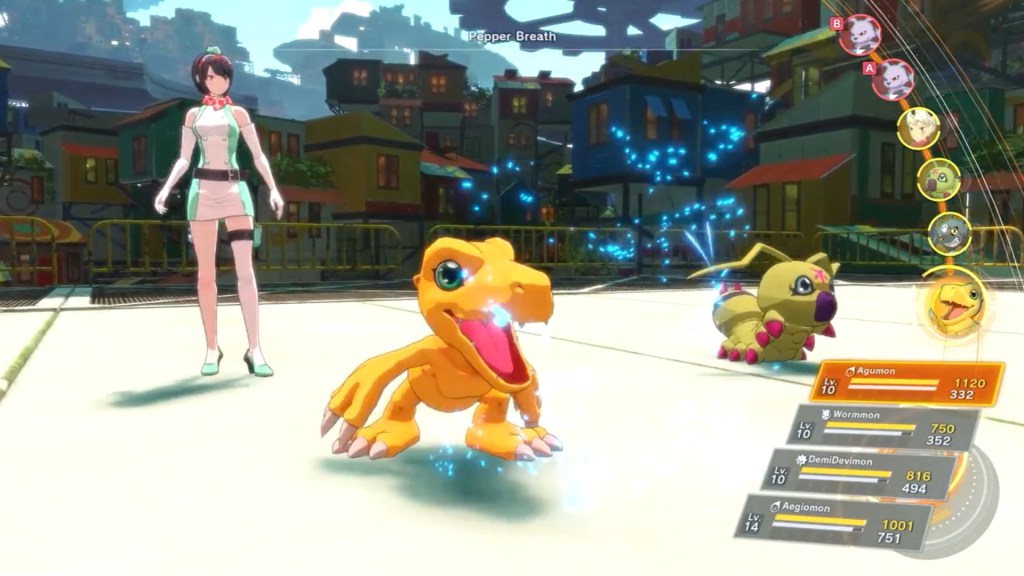The width and height of the screenshot is (1024, 576).
Task: Select the gray Digimon turn order portrait
Action: click(x=949, y=233)
